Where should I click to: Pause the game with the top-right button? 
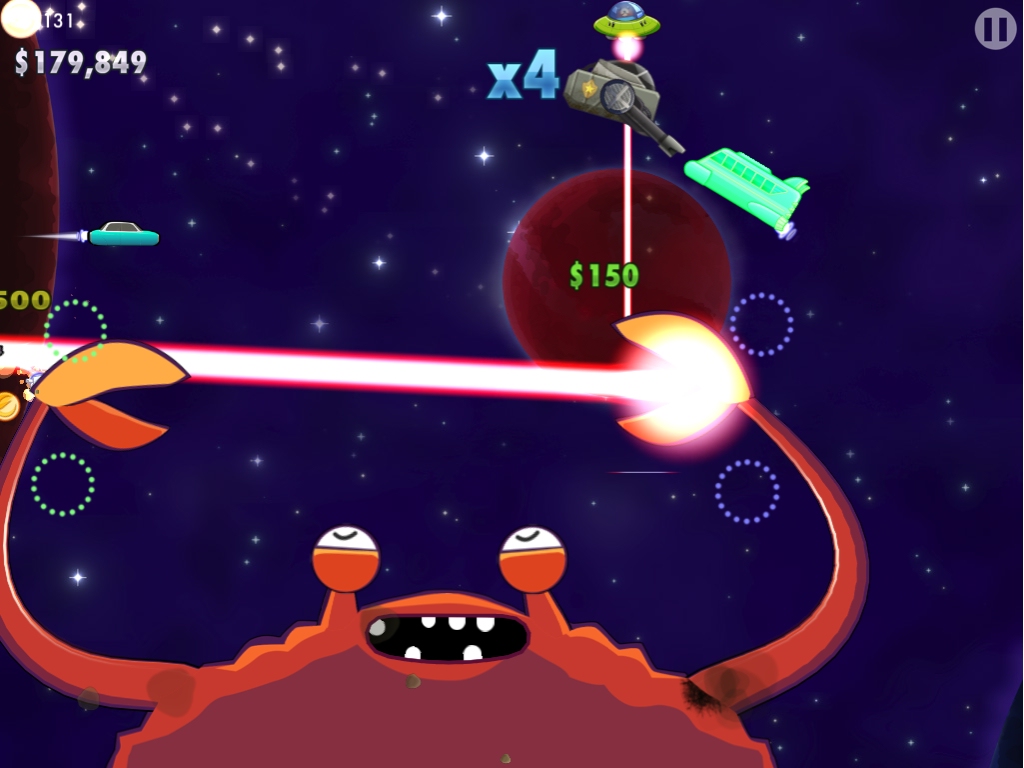tap(995, 29)
